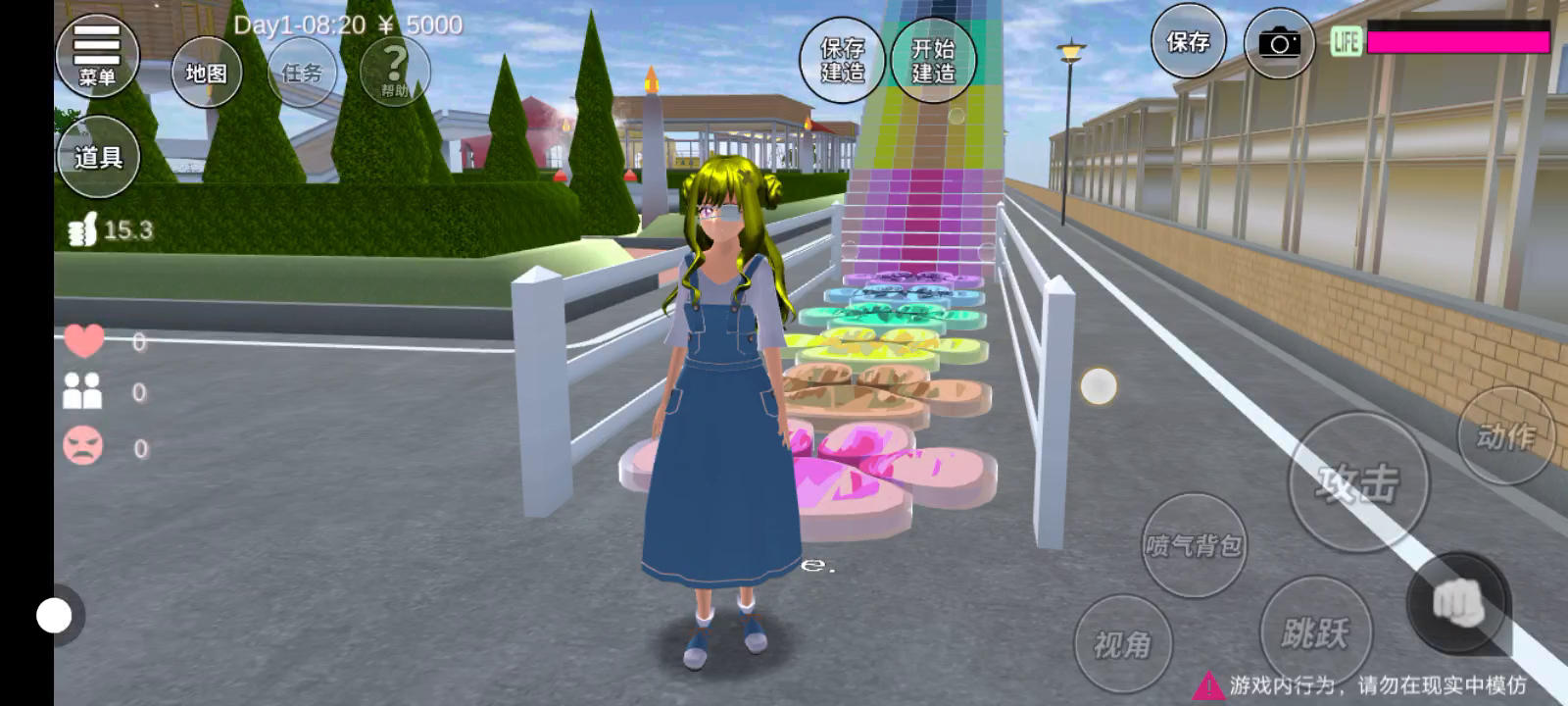Click the 保存建造 save-build button

point(843,59)
